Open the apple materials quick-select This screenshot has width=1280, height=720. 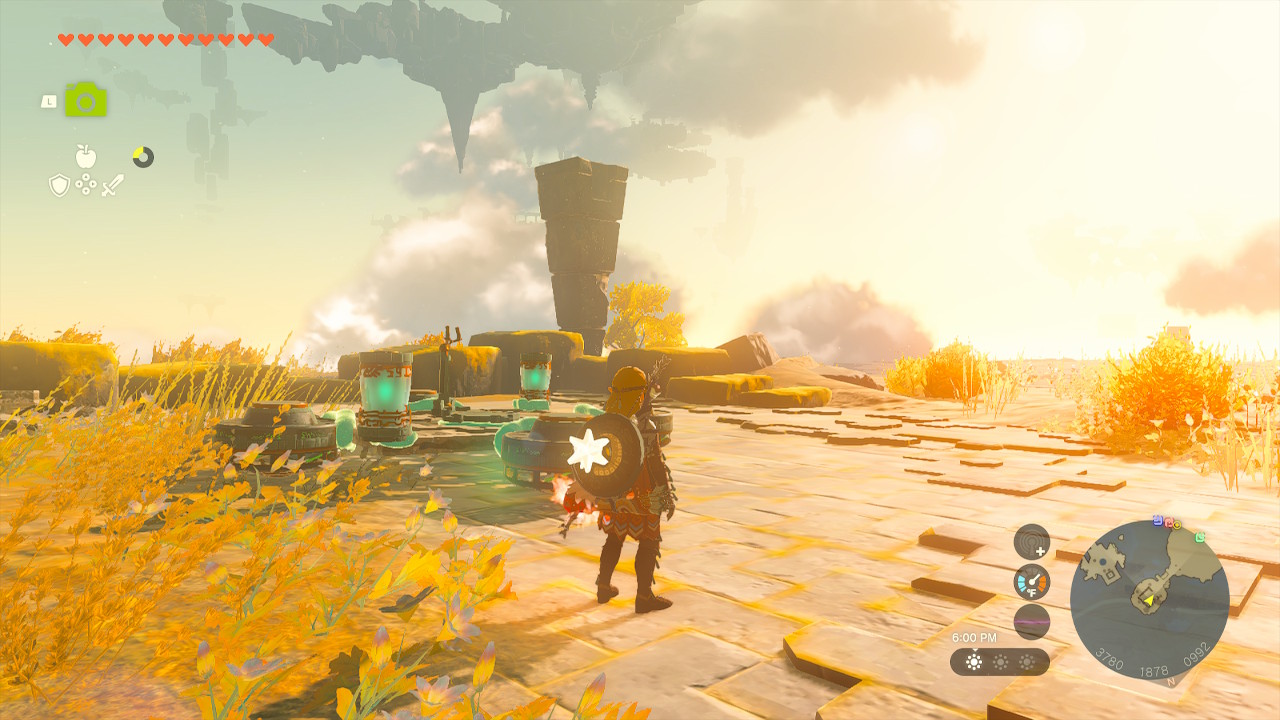point(86,156)
